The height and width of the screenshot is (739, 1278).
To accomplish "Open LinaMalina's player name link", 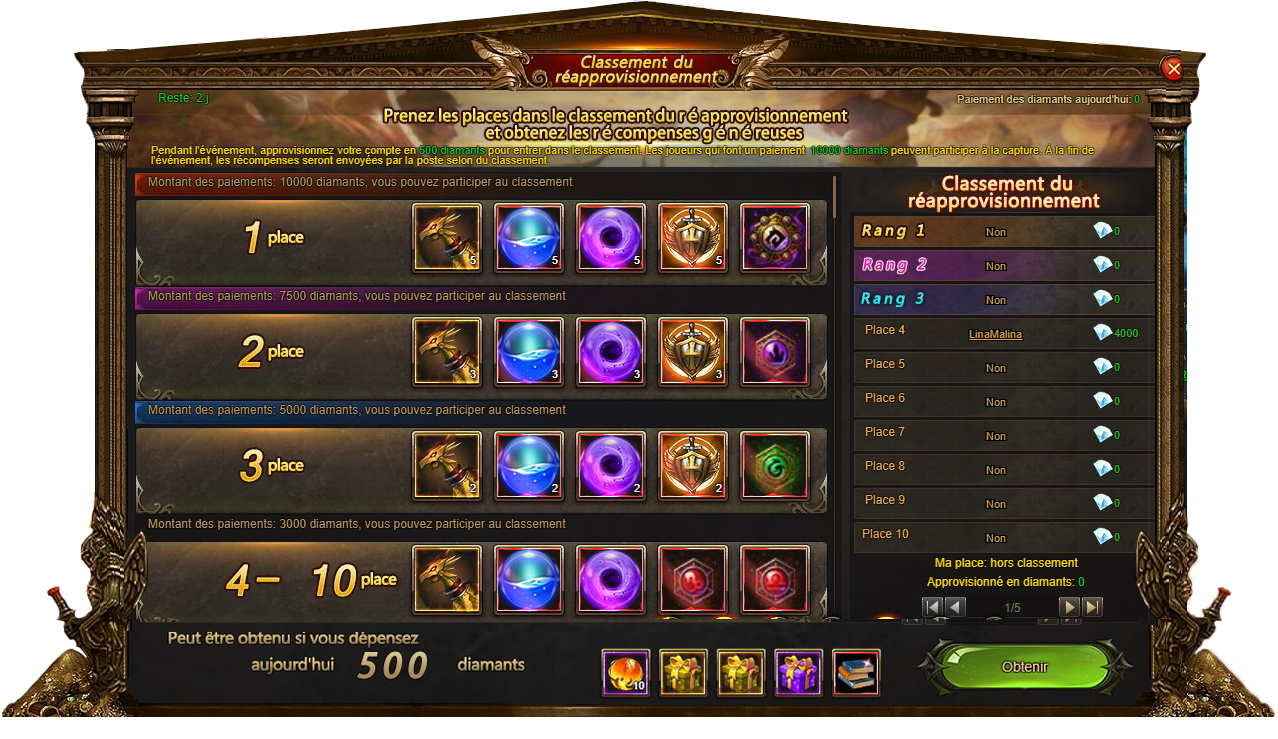I will pyautogui.click(x=995, y=335).
